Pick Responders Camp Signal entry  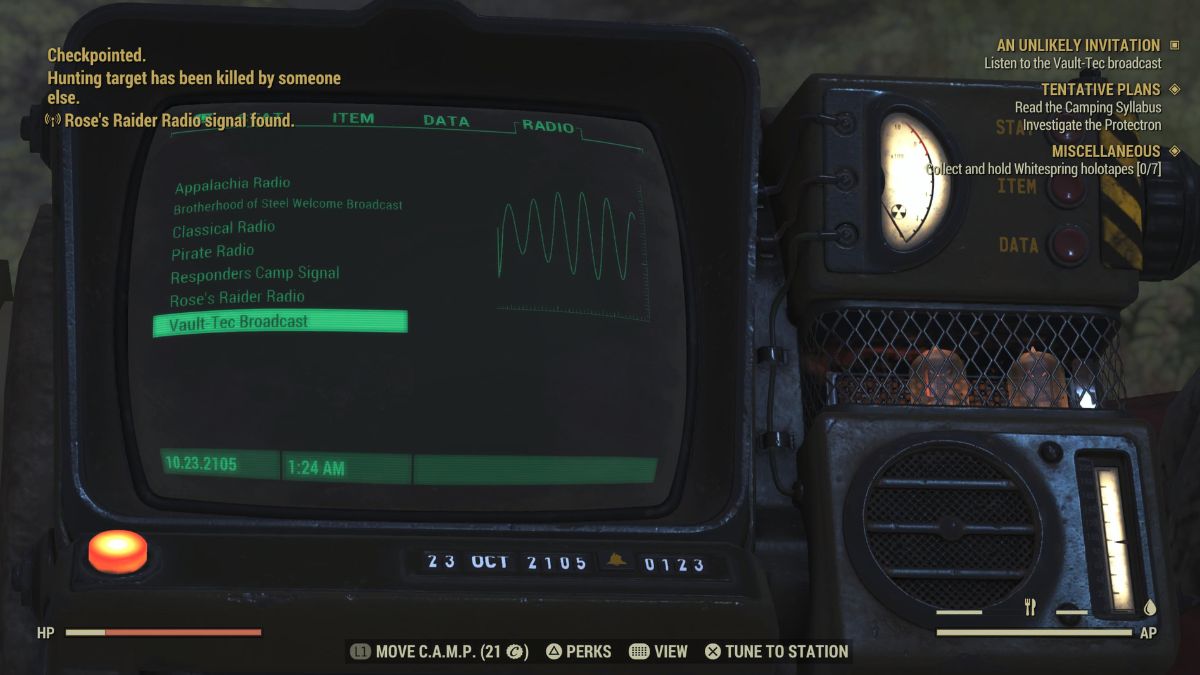pyautogui.click(x=255, y=274)
